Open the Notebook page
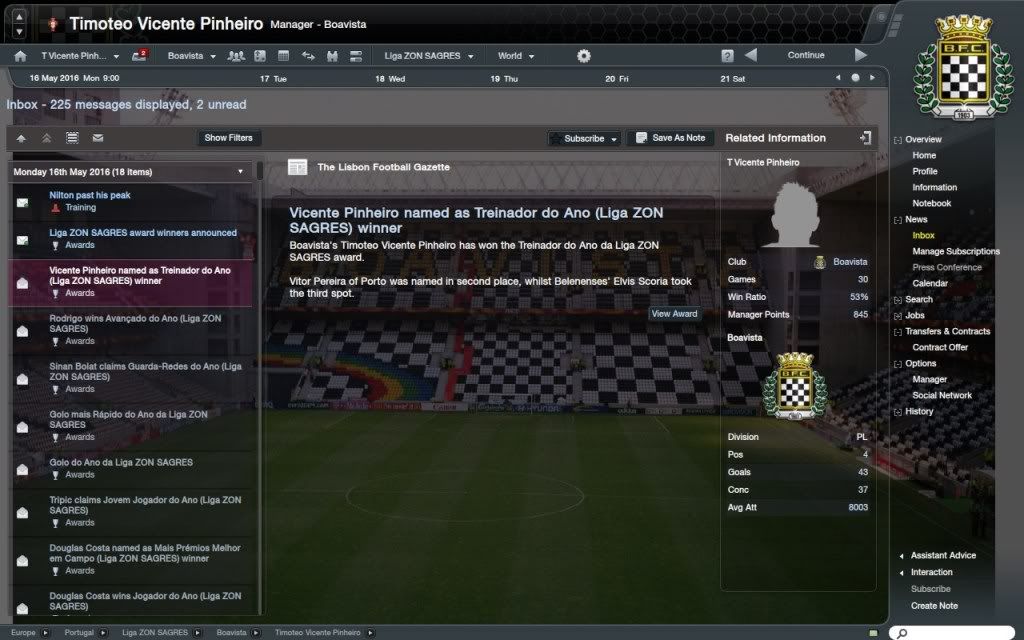Viewport: 1024px width, 640px height. 931,203
